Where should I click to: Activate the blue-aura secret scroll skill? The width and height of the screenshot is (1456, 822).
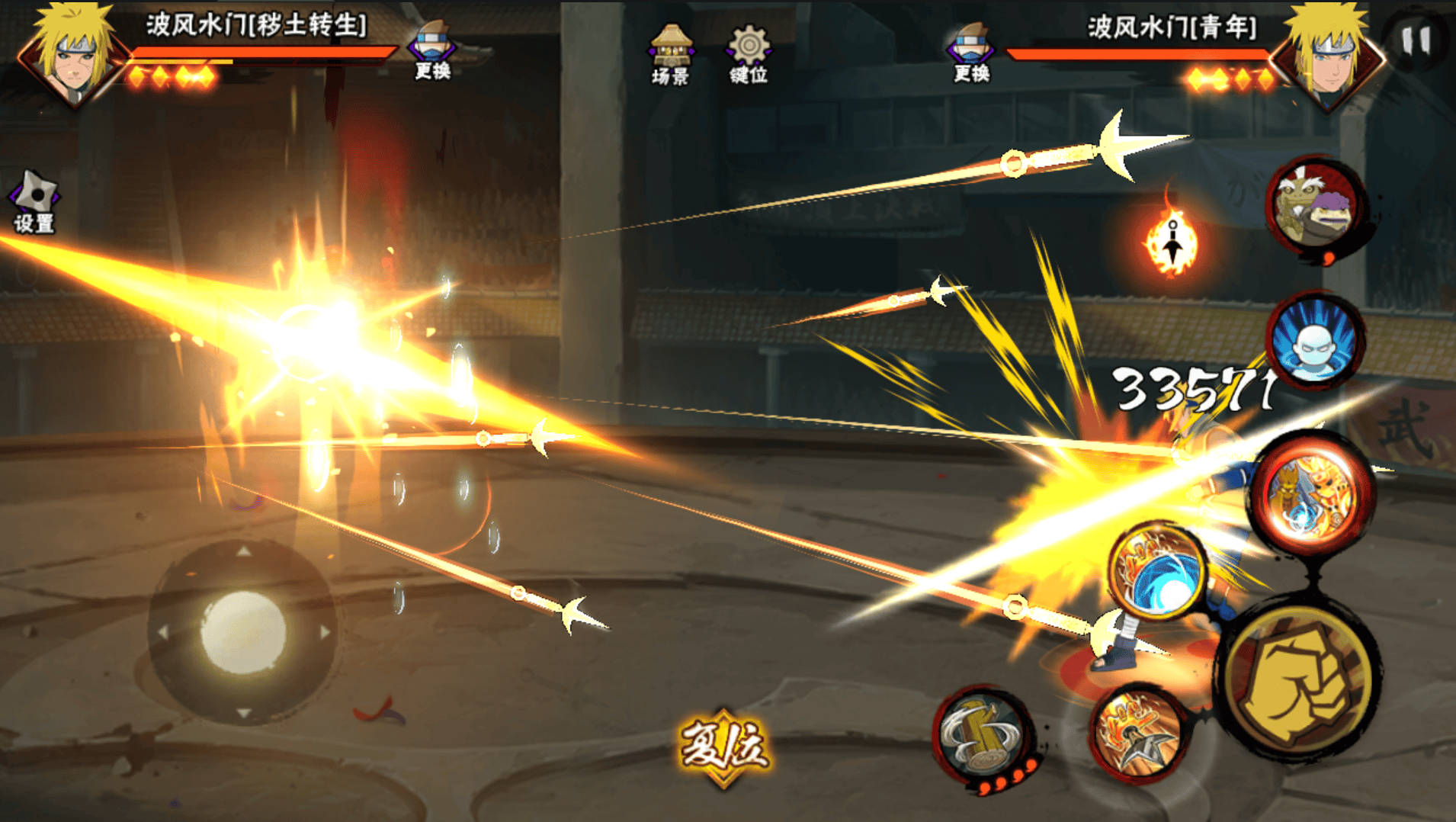[x=1314, y=341]
